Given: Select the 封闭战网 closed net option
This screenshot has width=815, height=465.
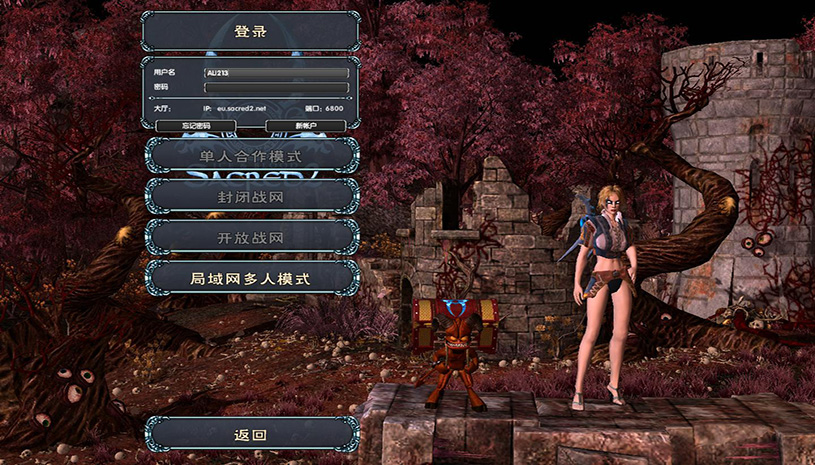Looking at the screenshot, I should 251,197.
